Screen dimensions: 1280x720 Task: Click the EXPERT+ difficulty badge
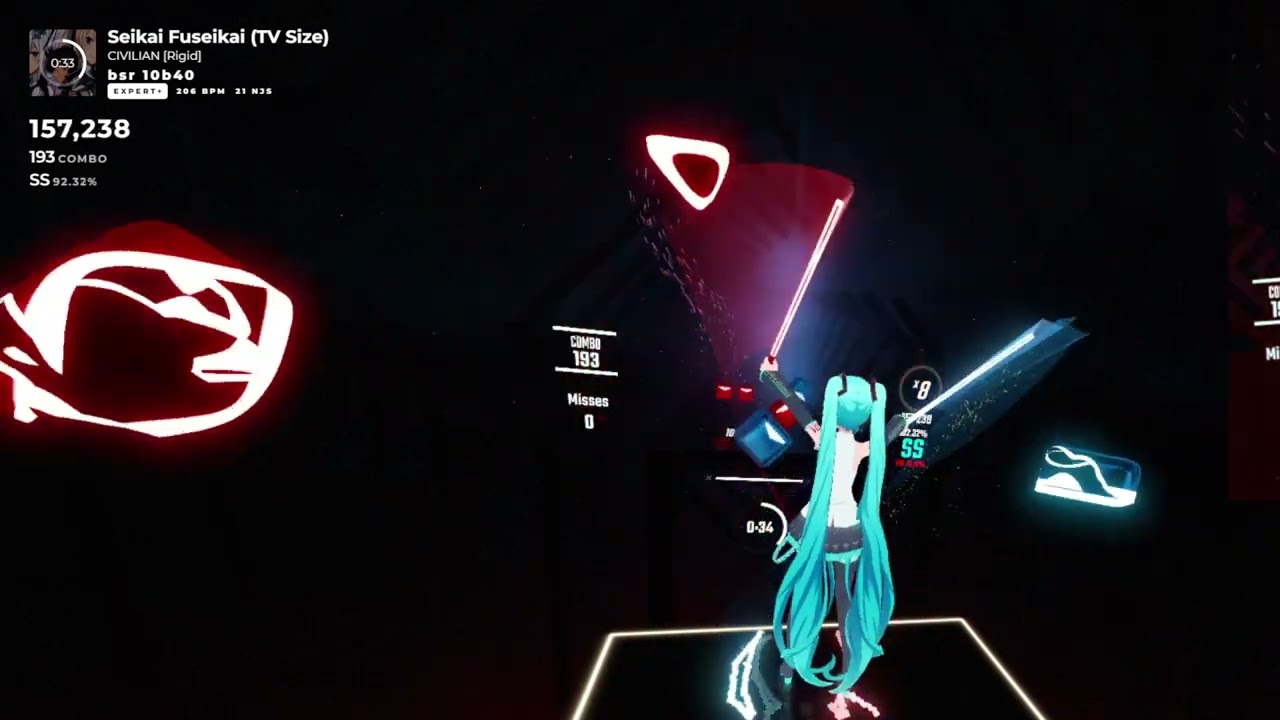point(137,91)
